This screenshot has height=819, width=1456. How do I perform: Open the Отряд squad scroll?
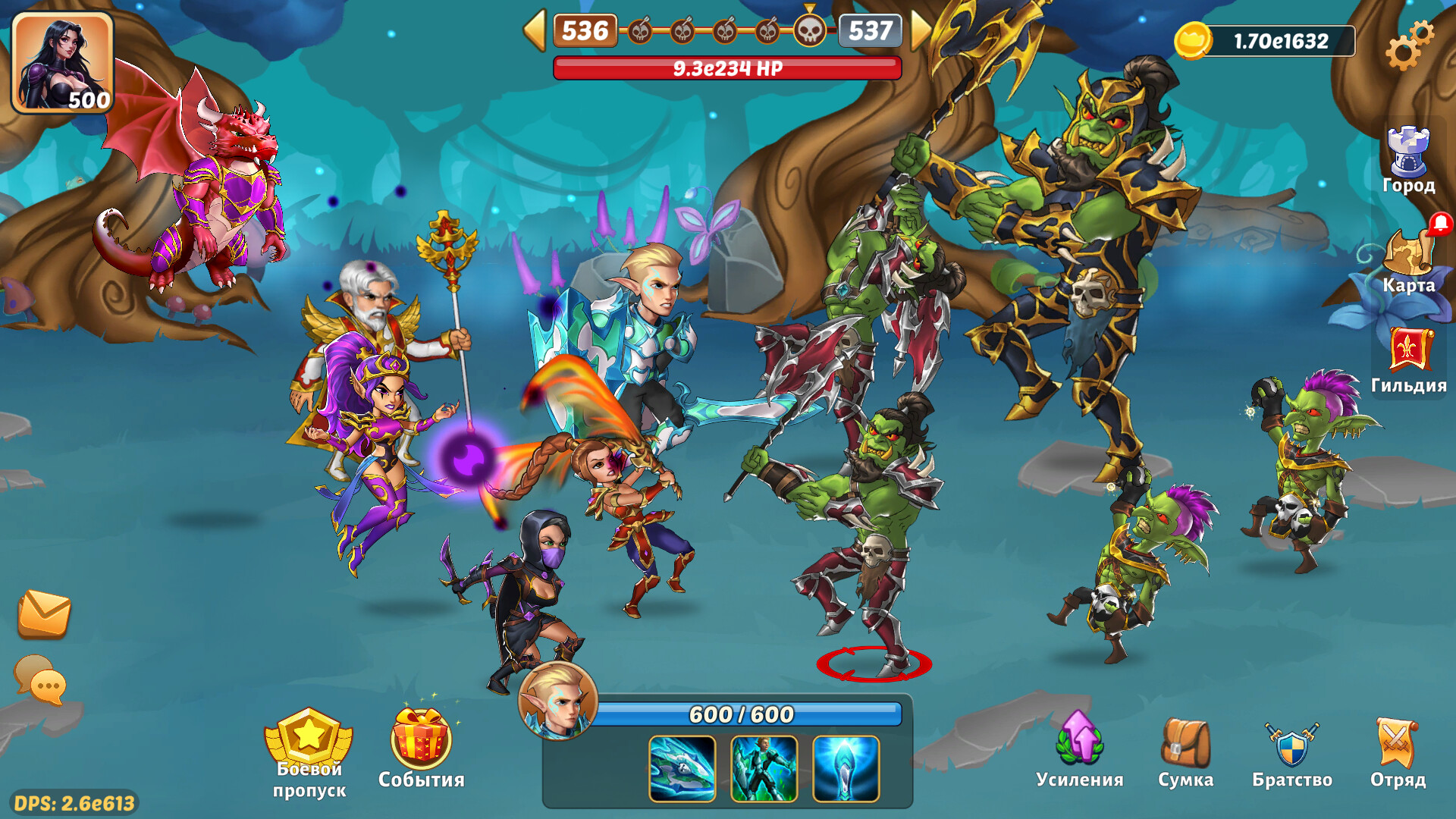click(x=1398, y=752)
